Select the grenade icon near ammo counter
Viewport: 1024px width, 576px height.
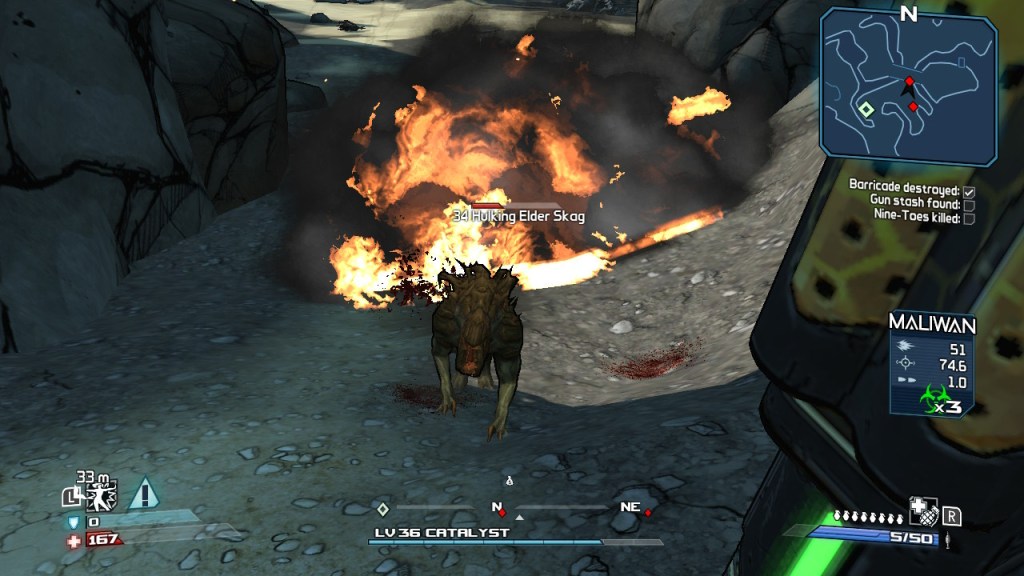coord(921,512)
